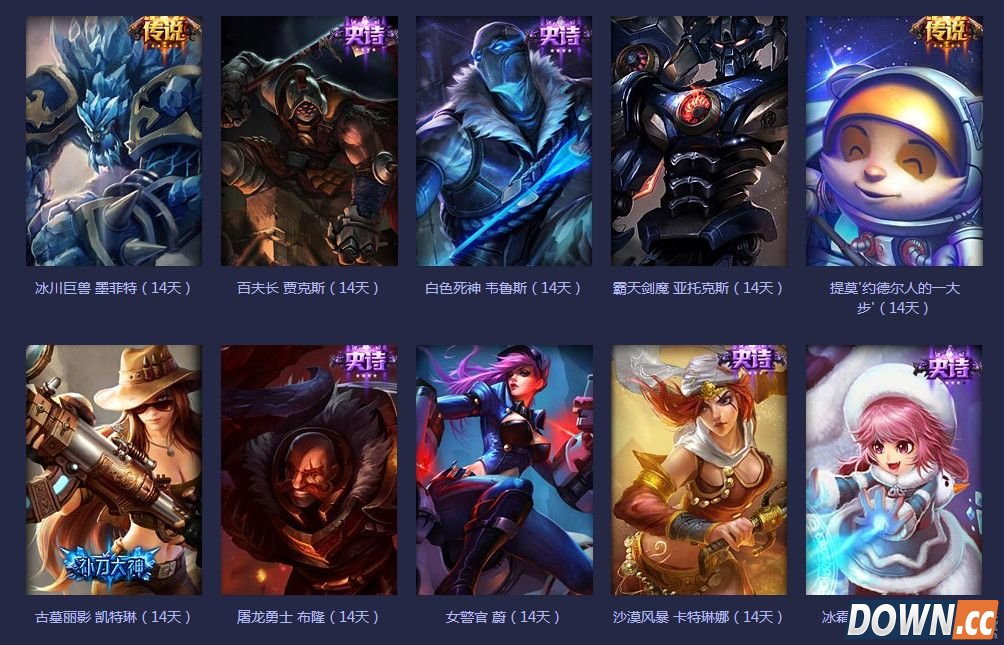Click the DOWN.cc watermark logo

(922, 619)
